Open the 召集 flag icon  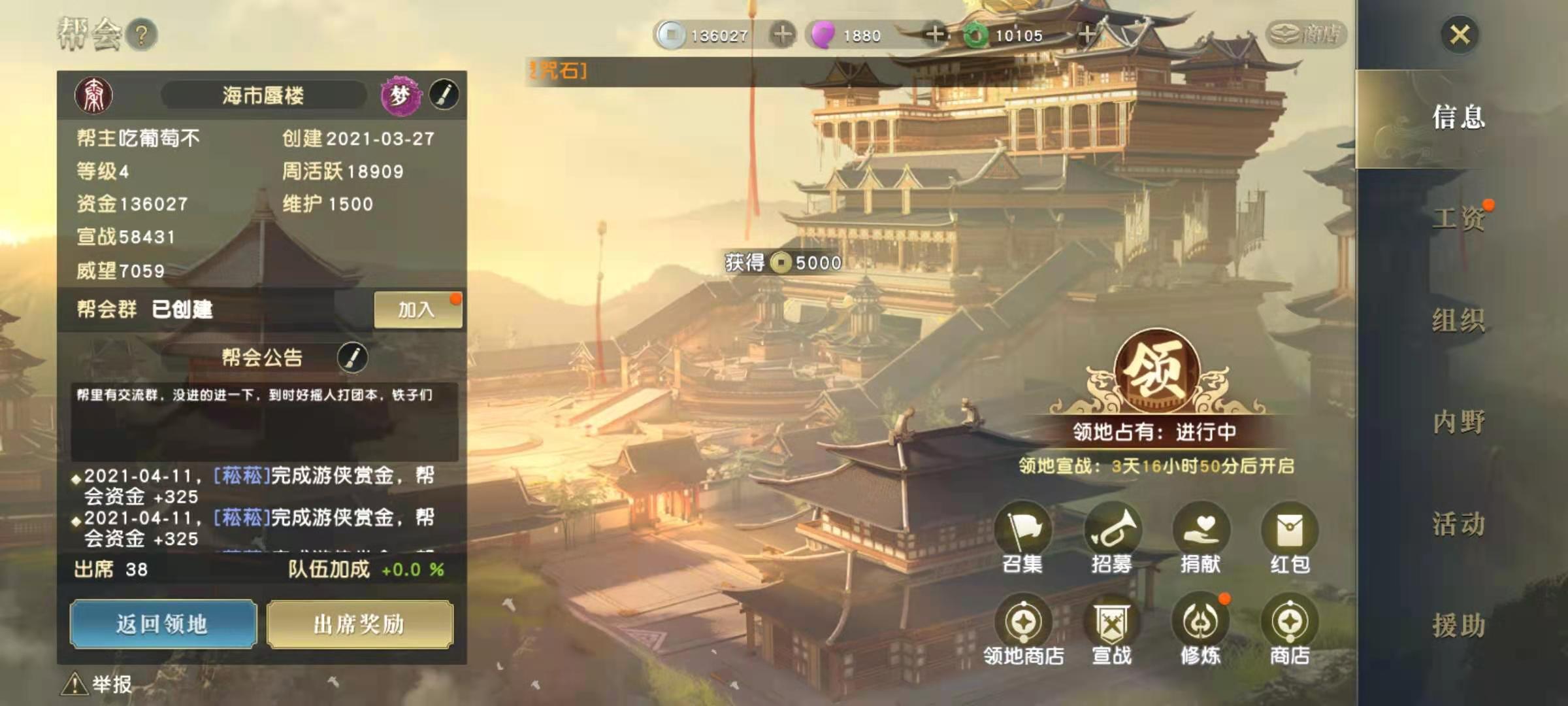point(1023,531)
